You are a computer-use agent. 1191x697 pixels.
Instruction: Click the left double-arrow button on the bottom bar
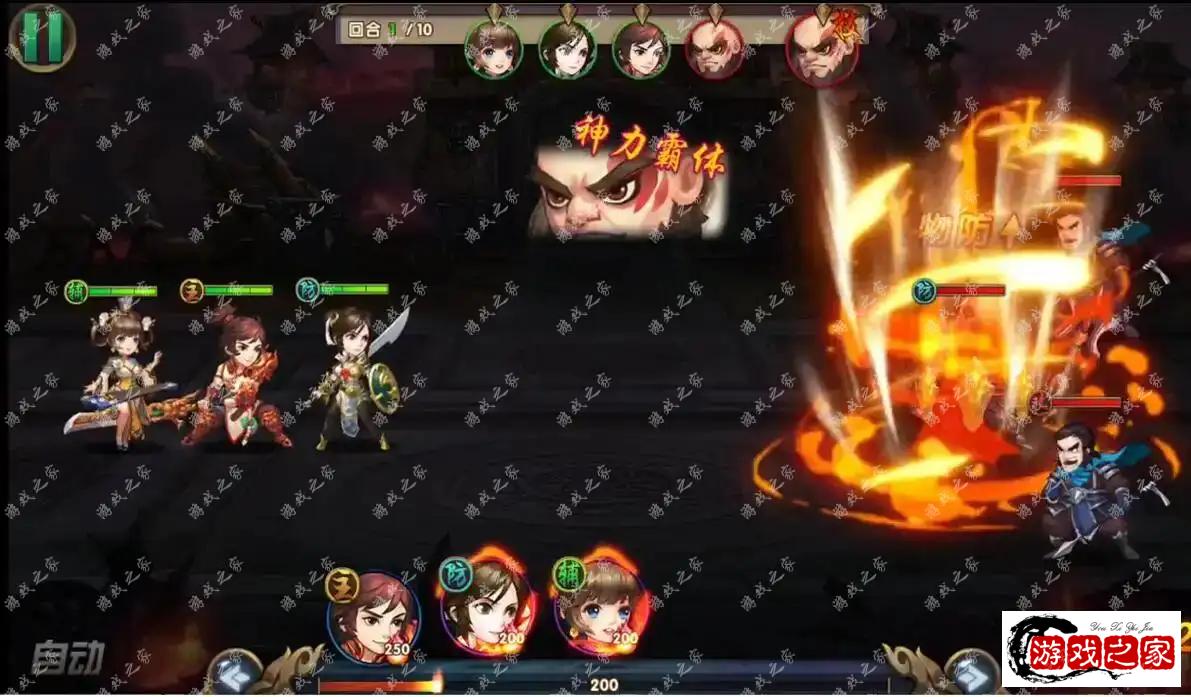click(235, 673)
